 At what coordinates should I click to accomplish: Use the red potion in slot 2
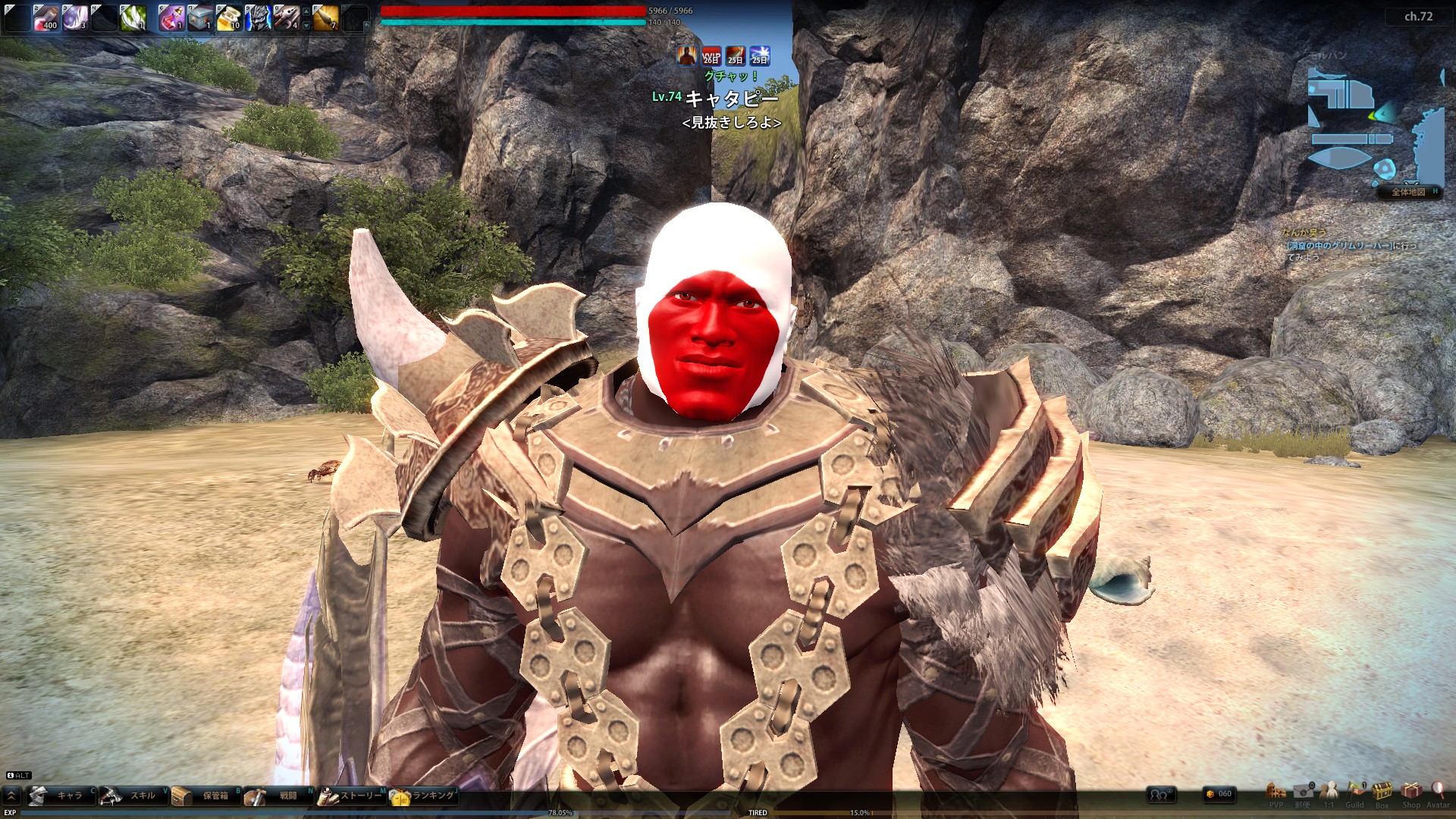click(x=45, y=17)
